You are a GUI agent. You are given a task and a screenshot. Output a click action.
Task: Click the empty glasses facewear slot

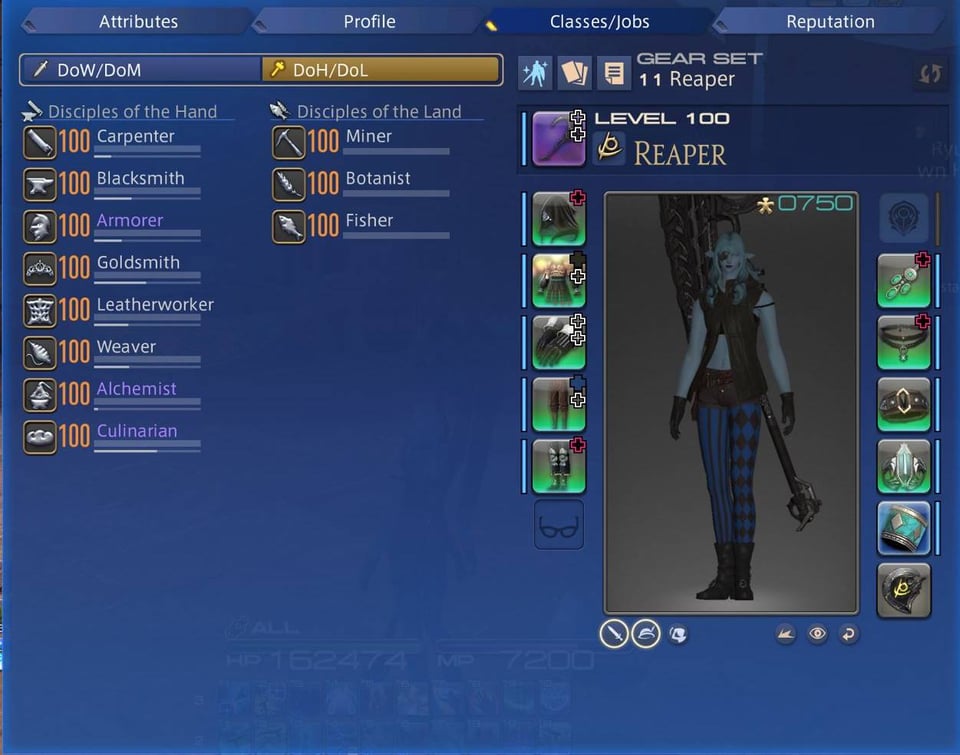[558, 526]
